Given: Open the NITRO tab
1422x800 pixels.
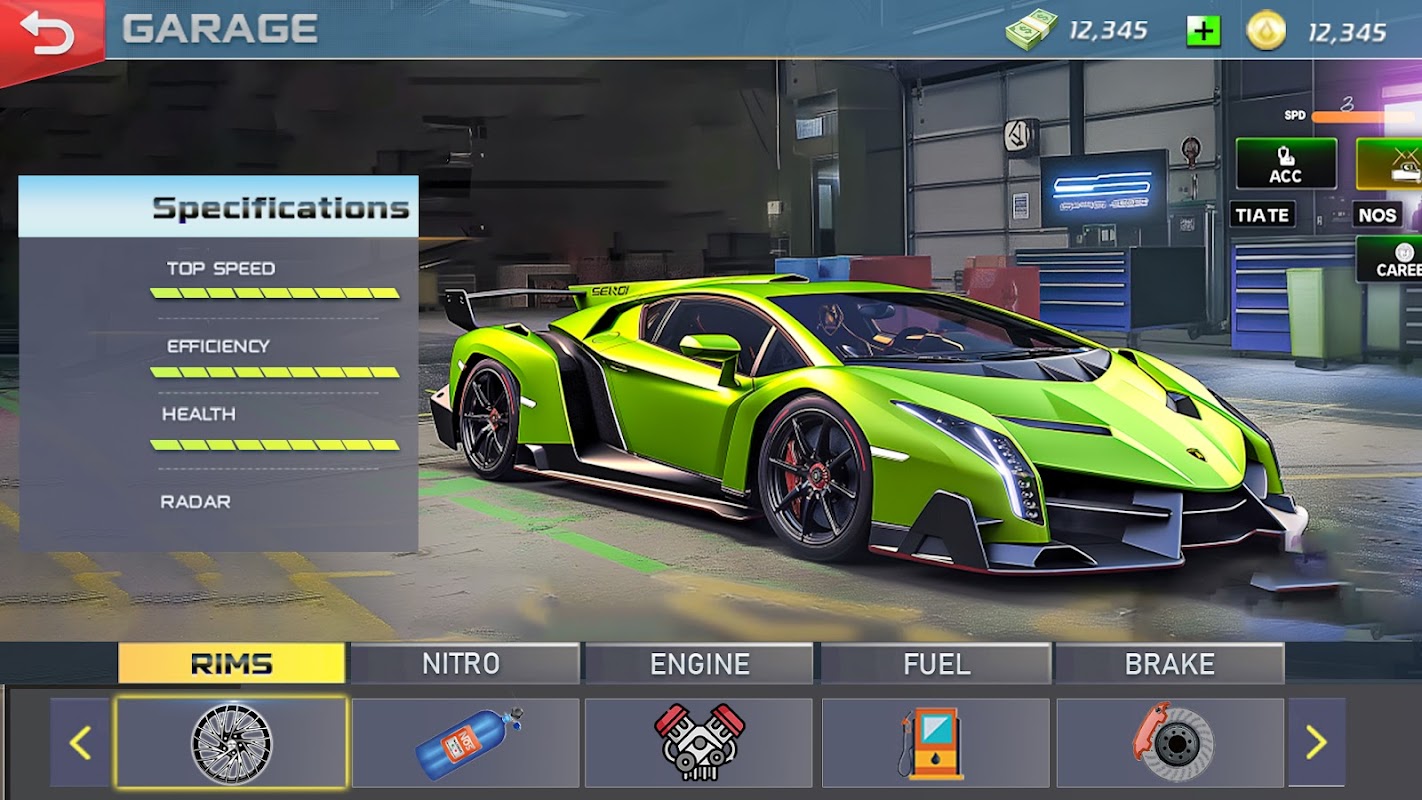Looking at the screenshot, I should [464, 664].
